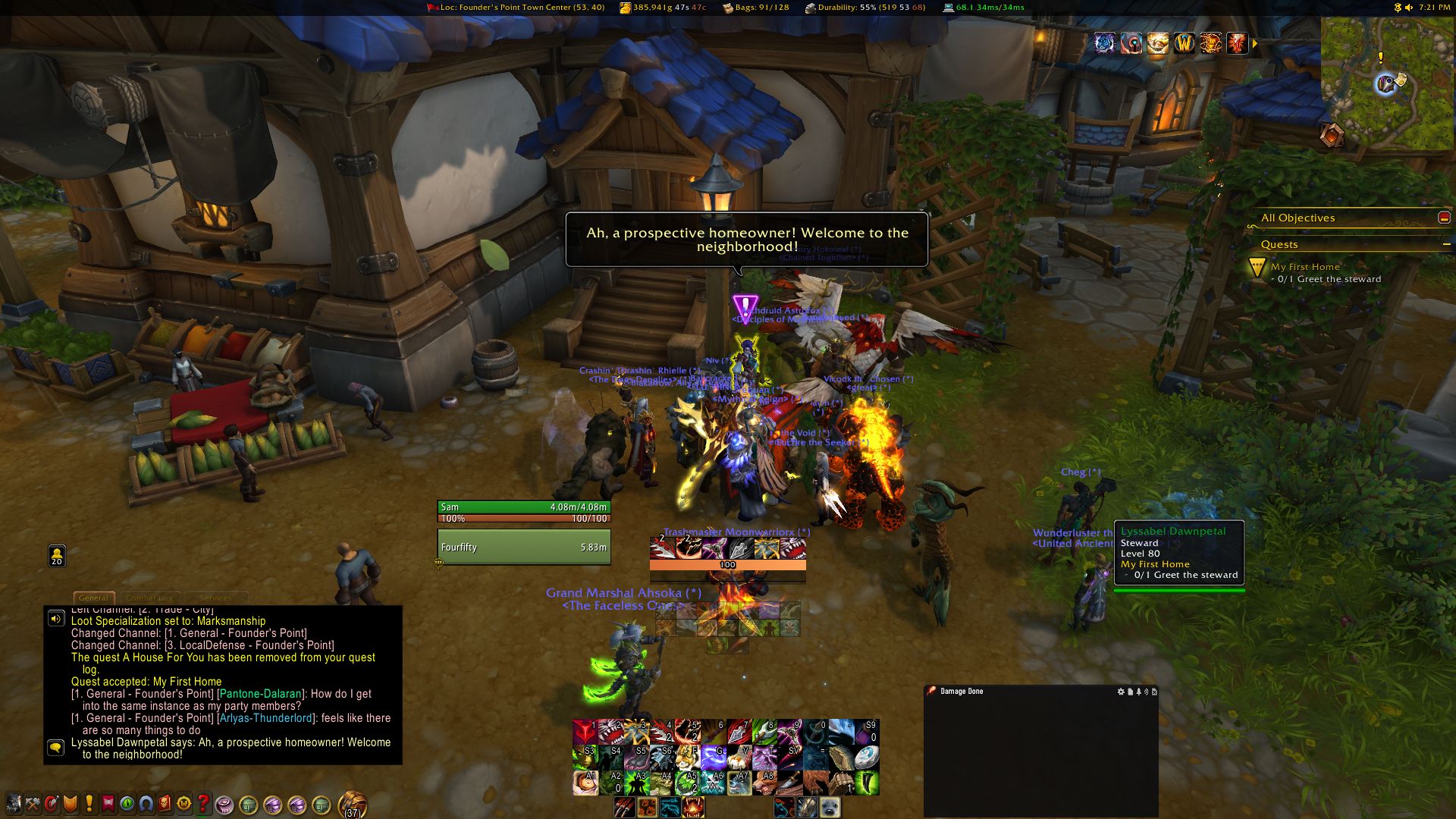
Task: Open the Damage Done meter settings gear
Action: [1121, 692]
